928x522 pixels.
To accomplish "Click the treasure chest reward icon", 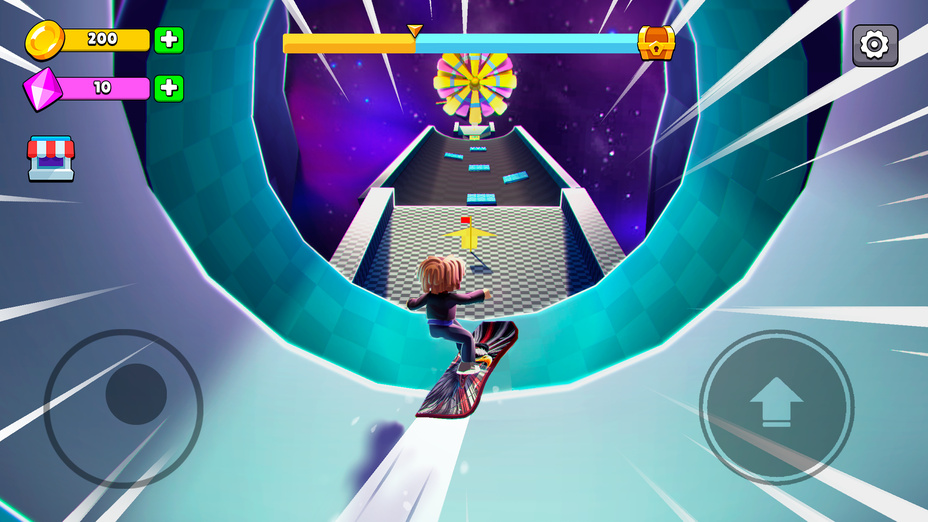I will point(656,43).
